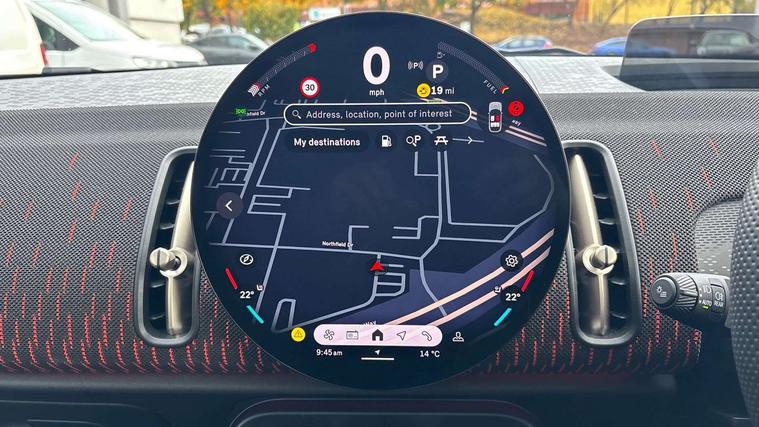Open the radio media menu
759x427 pixels.
(x=352, y=335)
